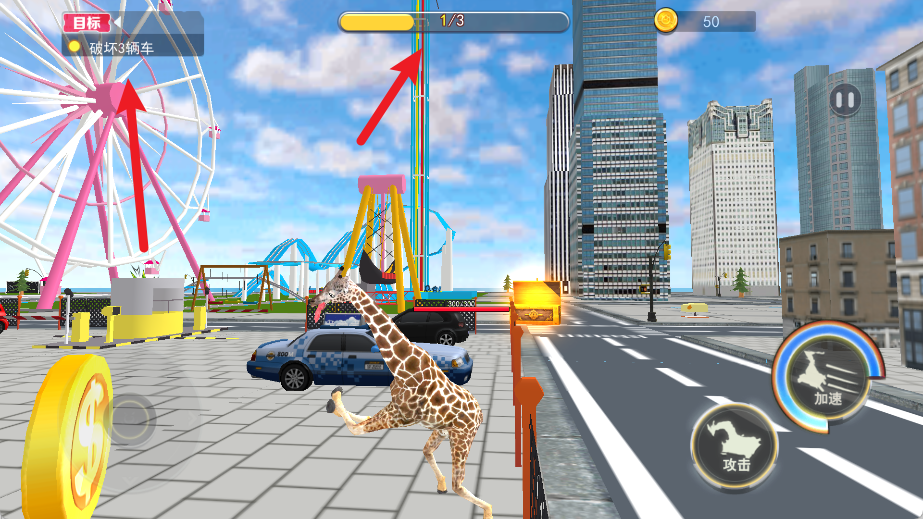Touch the virtual movement joystick

(x=130, y=420)
